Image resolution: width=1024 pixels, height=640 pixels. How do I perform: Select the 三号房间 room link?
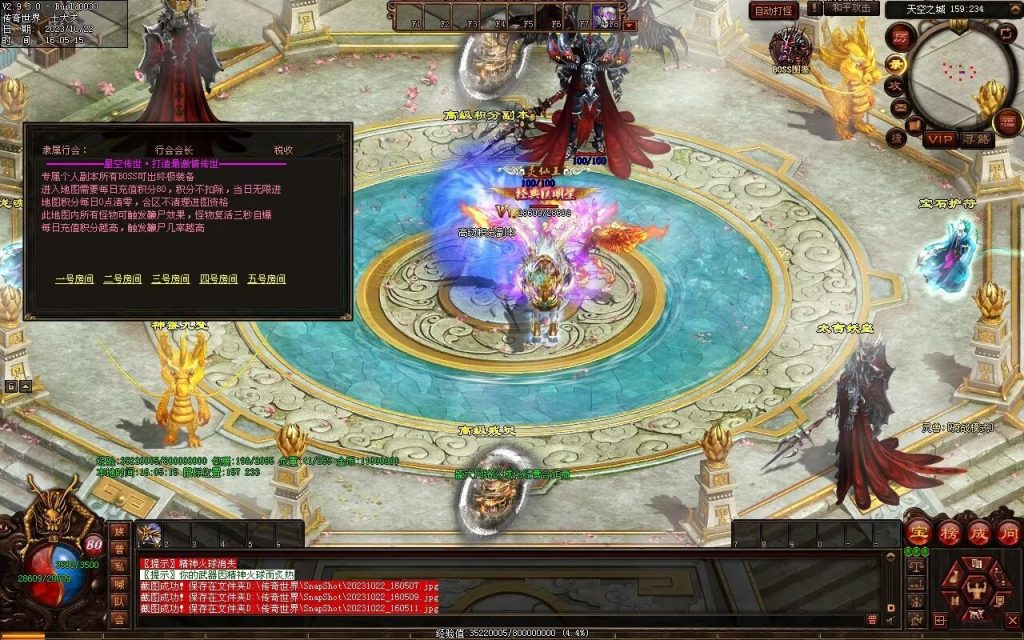coord(170,279)
